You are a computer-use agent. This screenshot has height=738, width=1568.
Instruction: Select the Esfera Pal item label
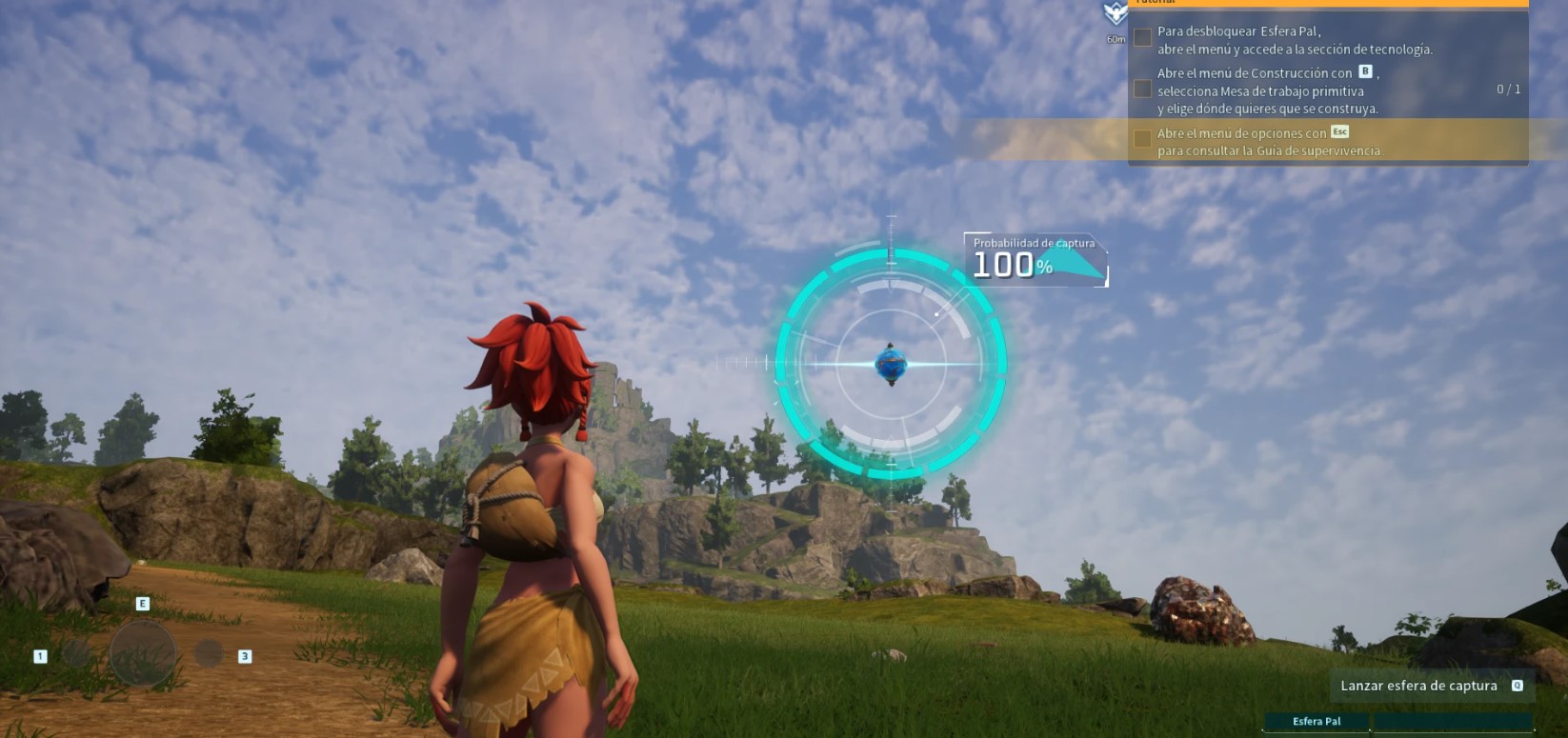coord(1317,722)
